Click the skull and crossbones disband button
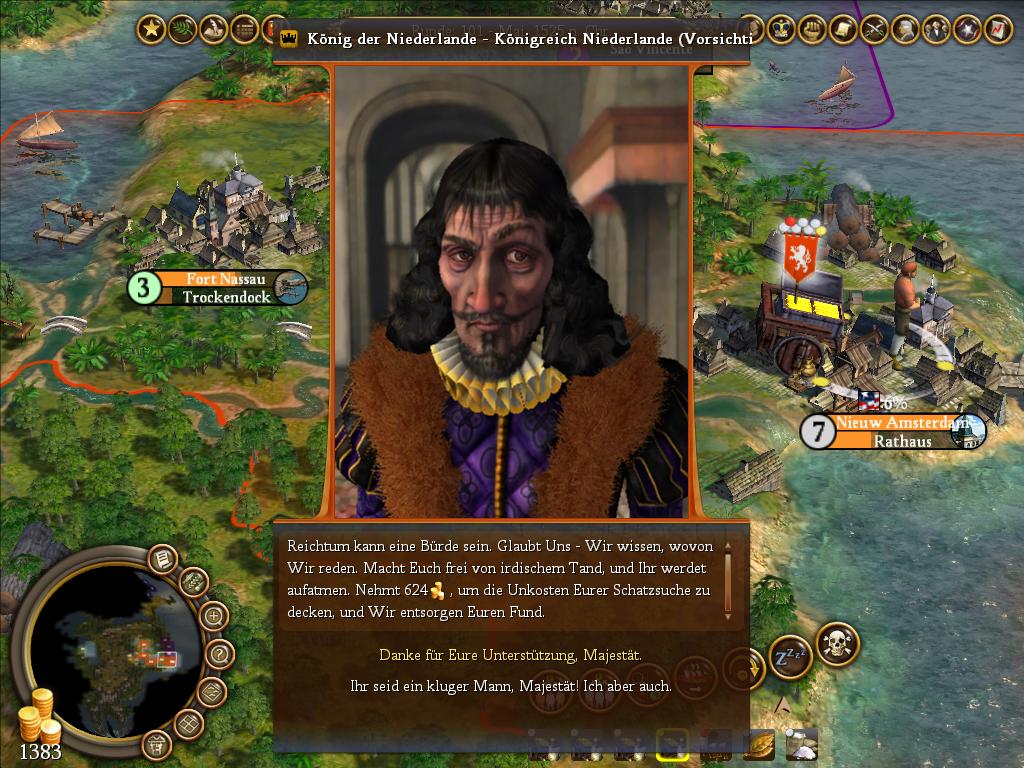This screenshot has width=1024, height=768. pos(838,645)
